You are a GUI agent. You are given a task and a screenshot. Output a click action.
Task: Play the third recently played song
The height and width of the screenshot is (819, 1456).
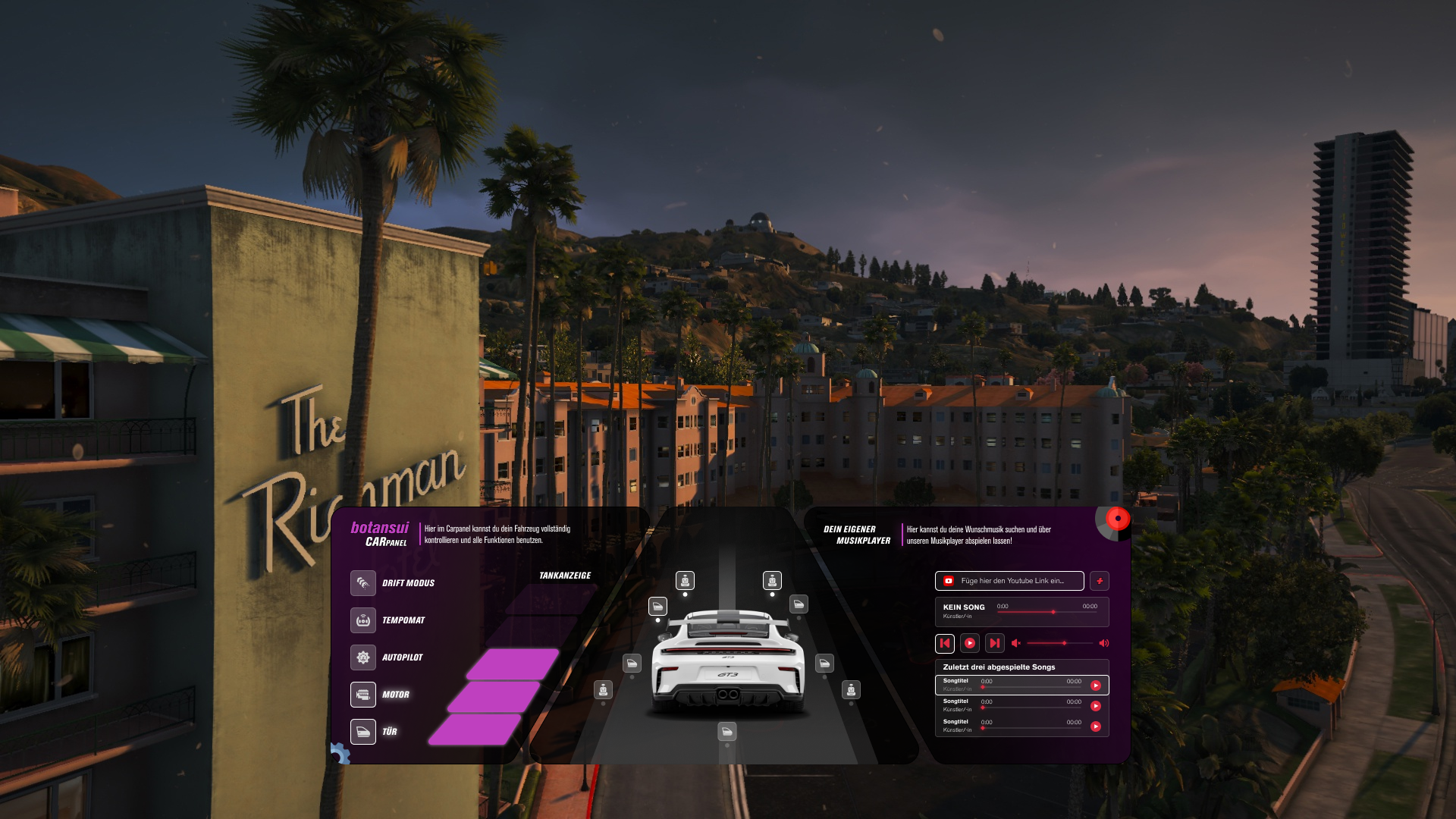click(x=1096, y=726)
